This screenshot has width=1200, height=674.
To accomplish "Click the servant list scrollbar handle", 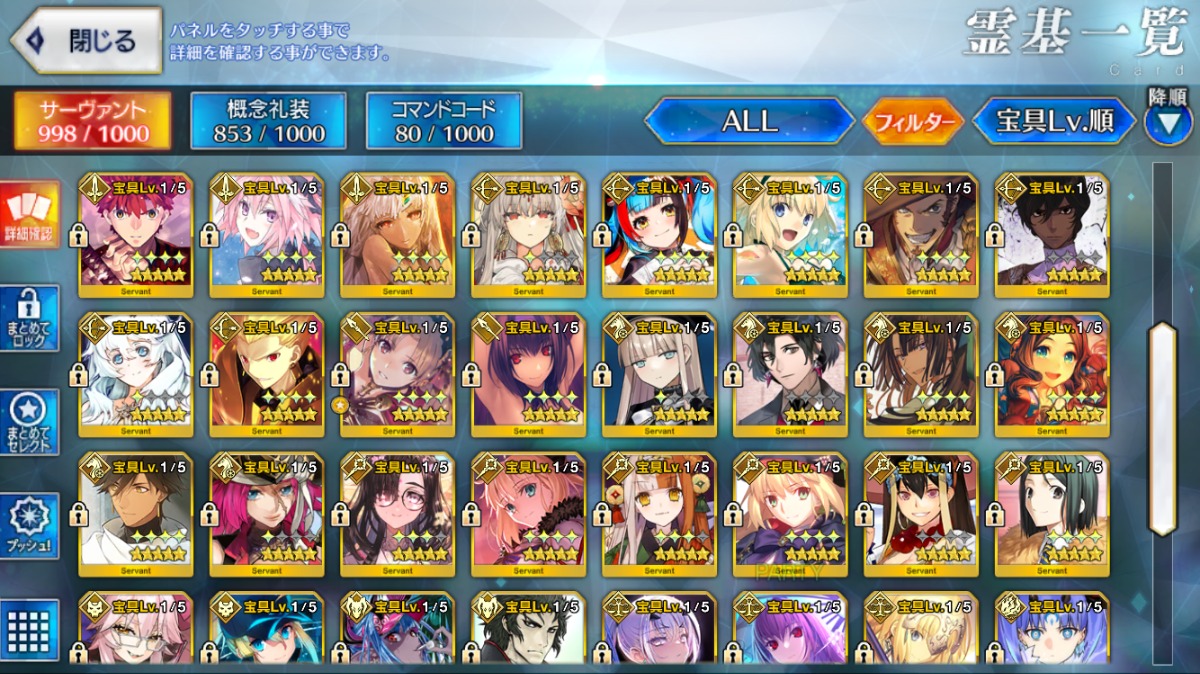I will click(x=1163, y=430).
